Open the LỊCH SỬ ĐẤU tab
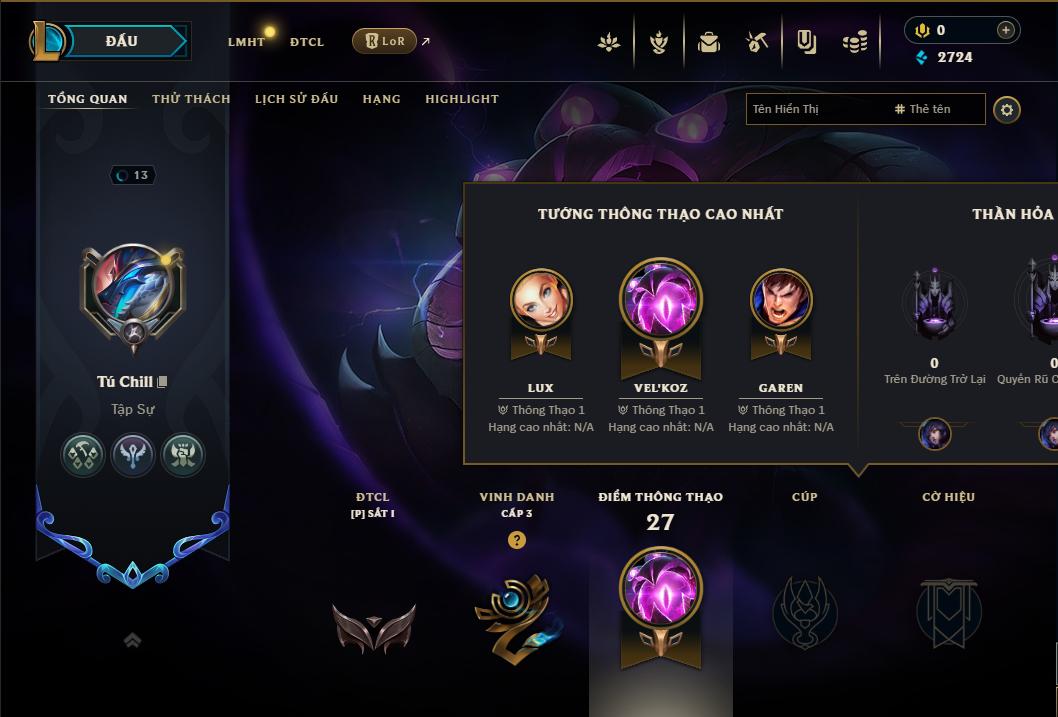Viewport: 1058px width, 717px height. [x=296, y=99]
